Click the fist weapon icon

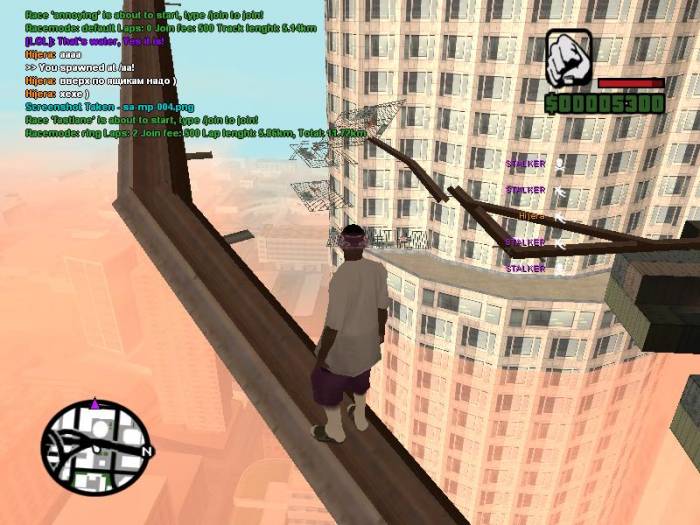pyautogui.click(x=569, y=58)
